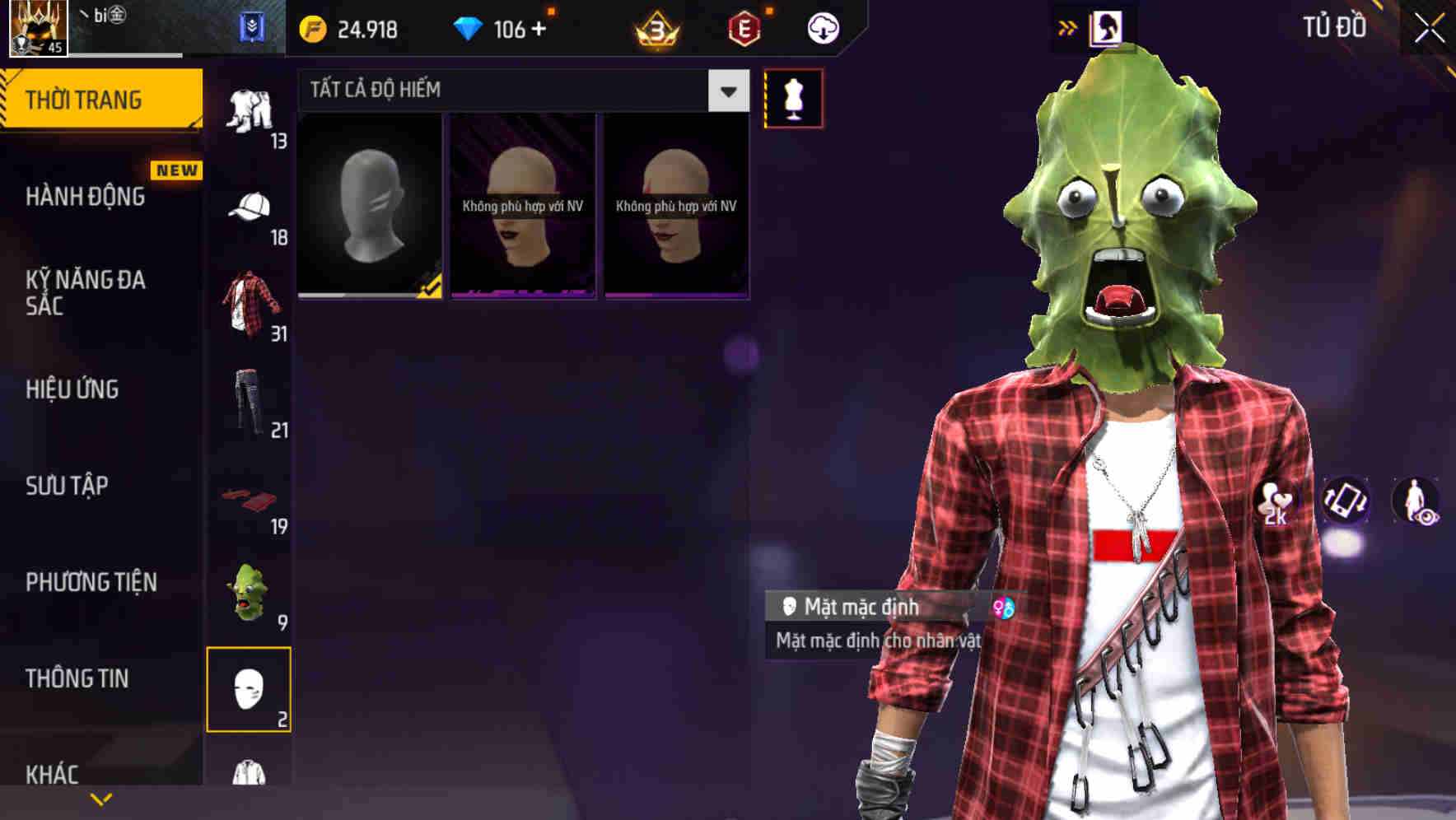This screenshot has height=820, width=1456.
Task: Click the double-chevron expander beside character portrait
Action: pos(1067,27)
